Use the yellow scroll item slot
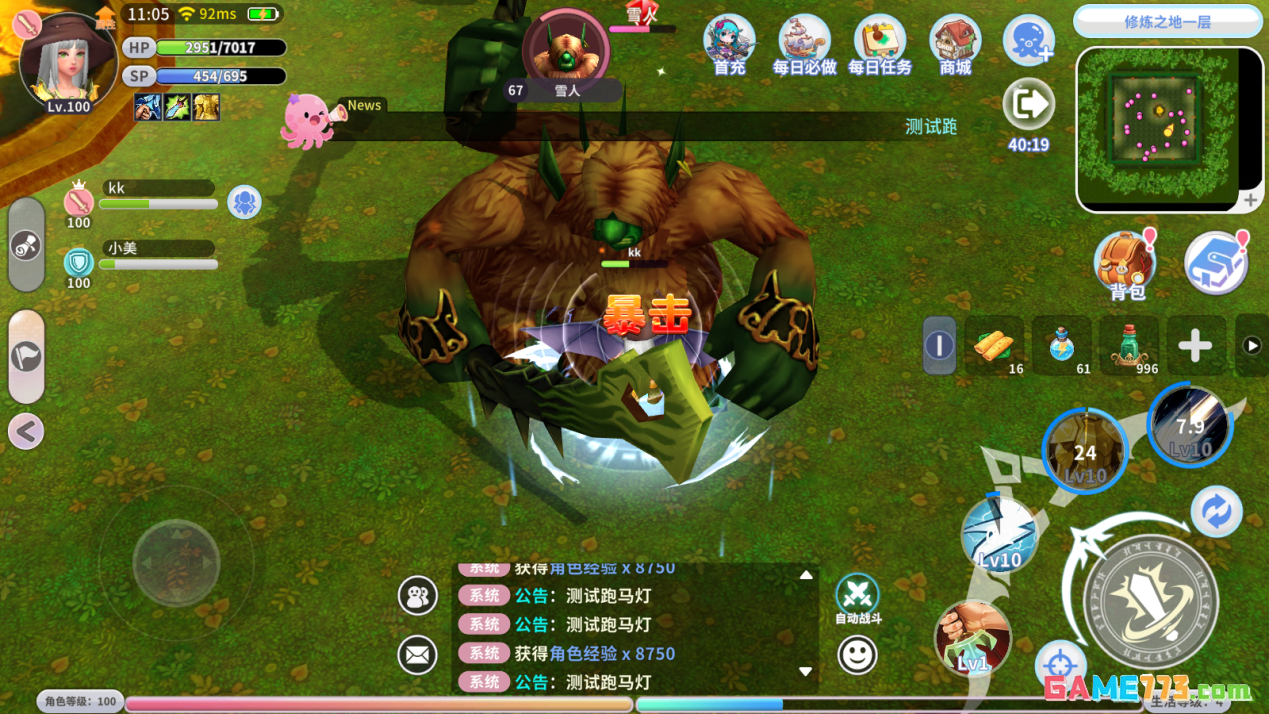 pyautogui.click(x=994, y=345)
